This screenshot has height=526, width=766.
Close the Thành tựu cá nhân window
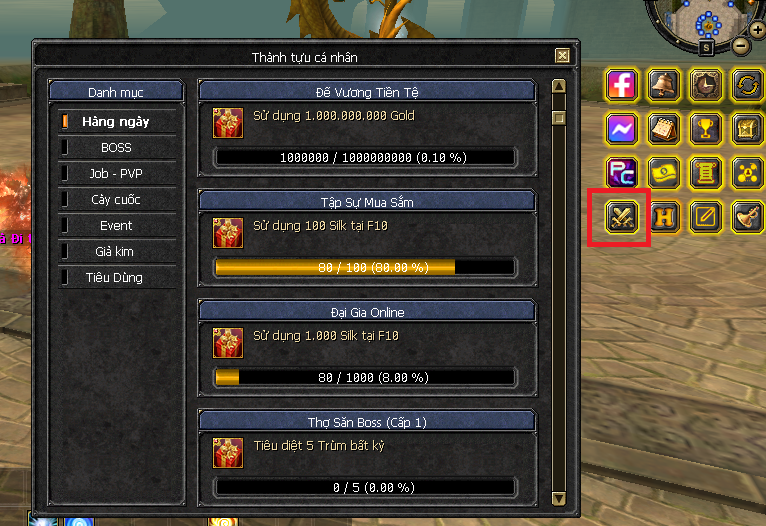coord(562,57)
